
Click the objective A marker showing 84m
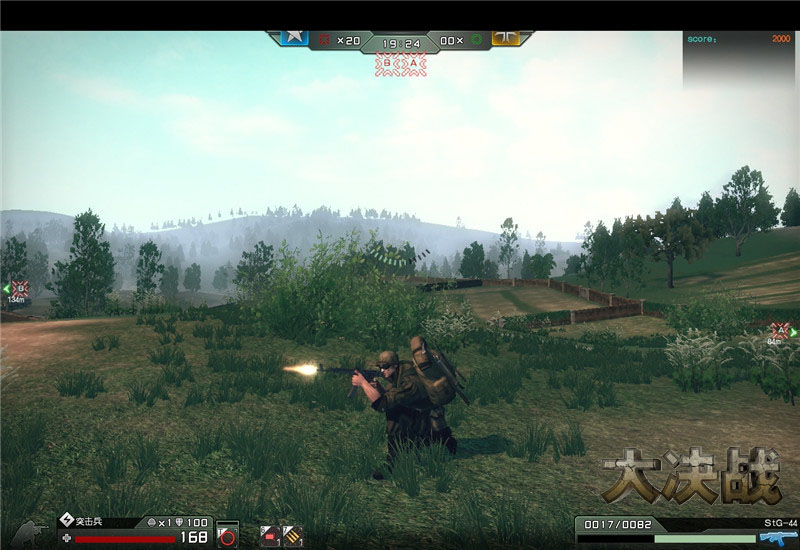coord(778,330)
